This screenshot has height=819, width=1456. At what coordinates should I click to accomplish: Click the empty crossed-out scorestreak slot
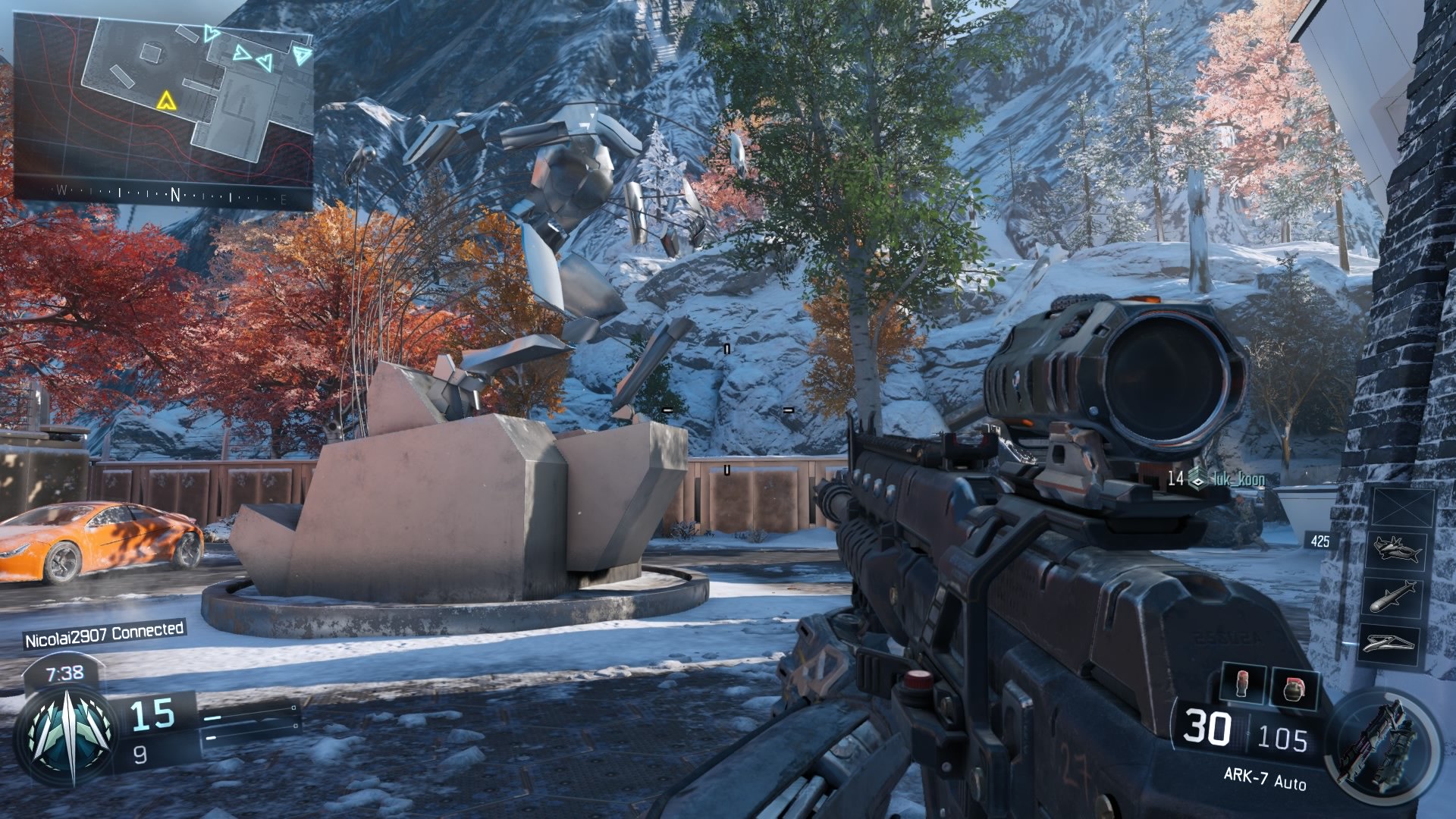click(x=1402, y=507)
